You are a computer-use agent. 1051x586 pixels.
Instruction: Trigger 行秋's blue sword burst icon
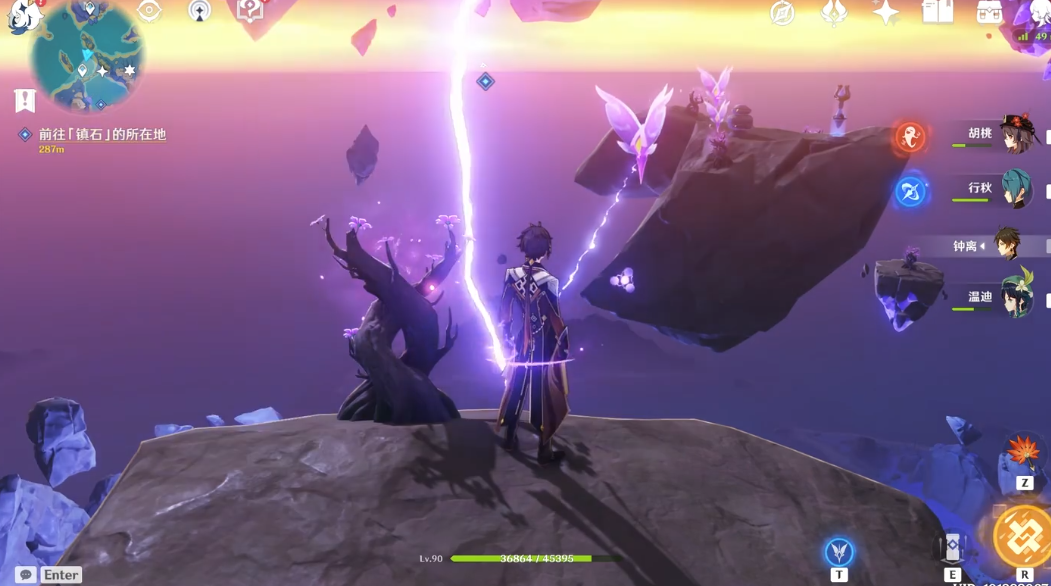pyautogui.click(x=910, y=191)
